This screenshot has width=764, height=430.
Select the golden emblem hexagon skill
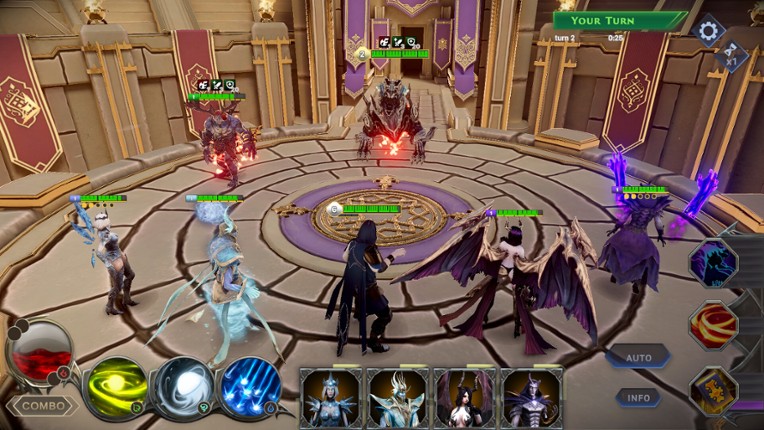(714, 390)
